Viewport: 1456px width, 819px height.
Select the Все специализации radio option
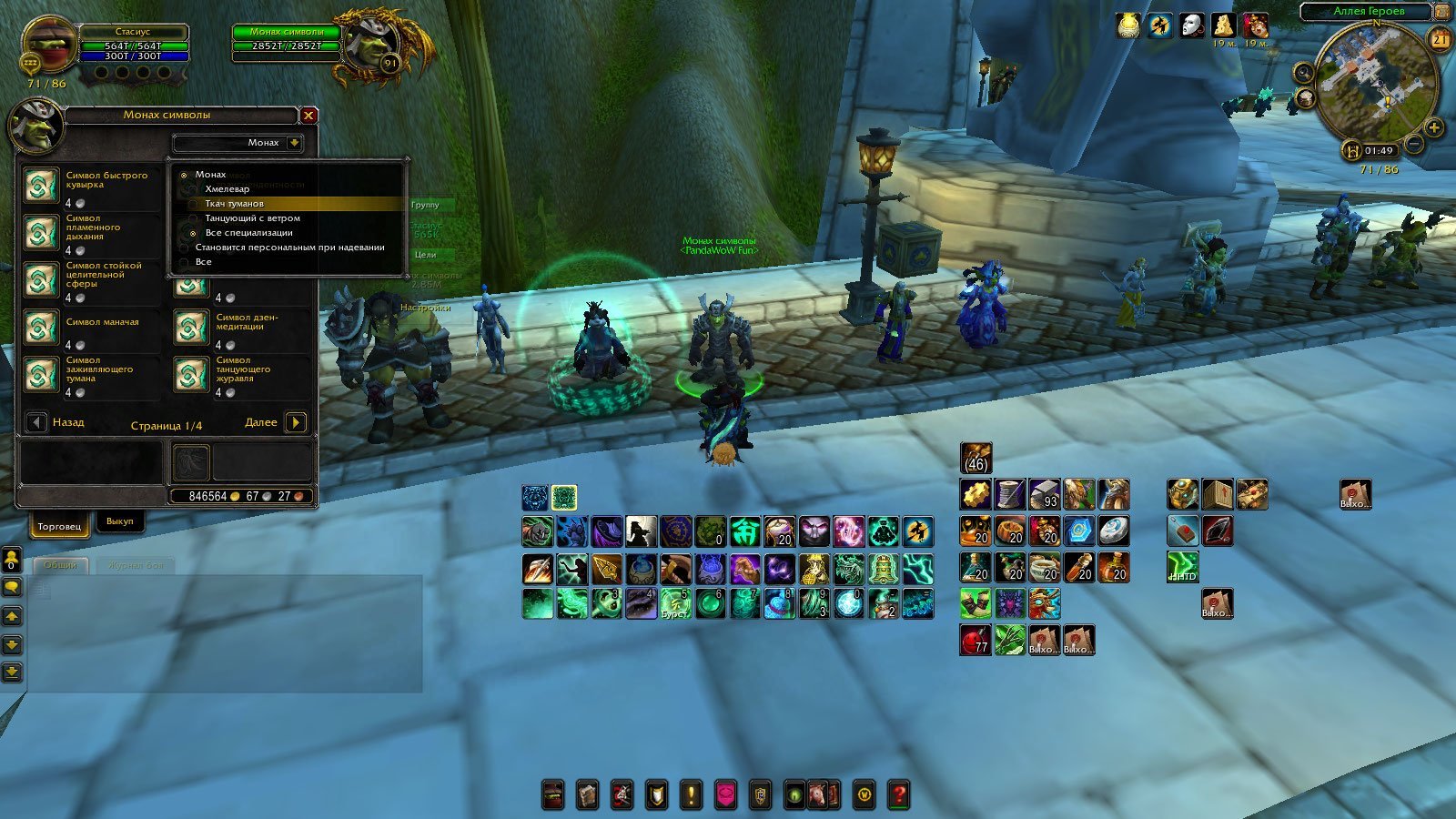click(248, 233)
